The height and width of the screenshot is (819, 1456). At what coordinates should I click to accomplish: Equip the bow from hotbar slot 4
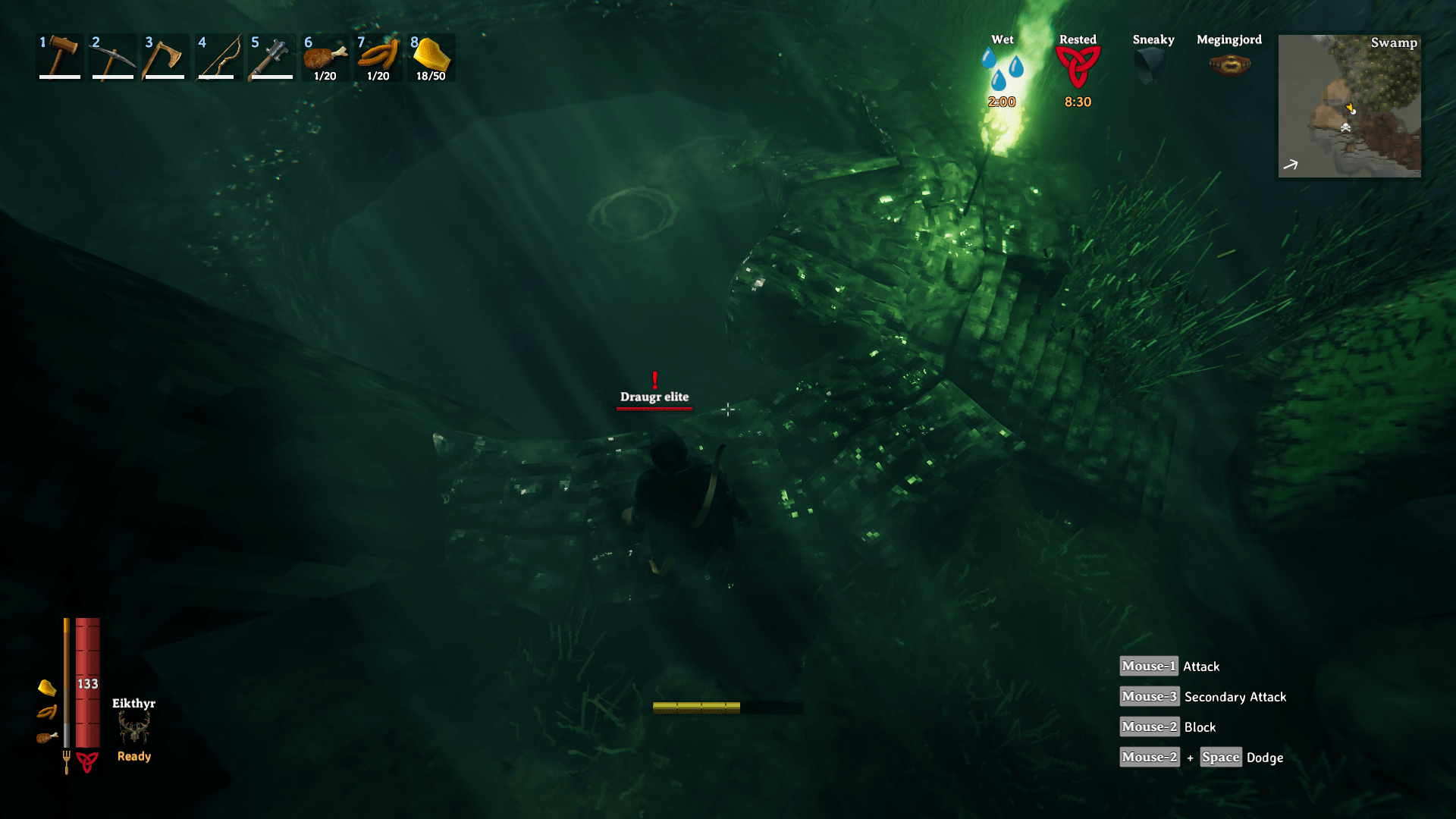coord(218,57)
